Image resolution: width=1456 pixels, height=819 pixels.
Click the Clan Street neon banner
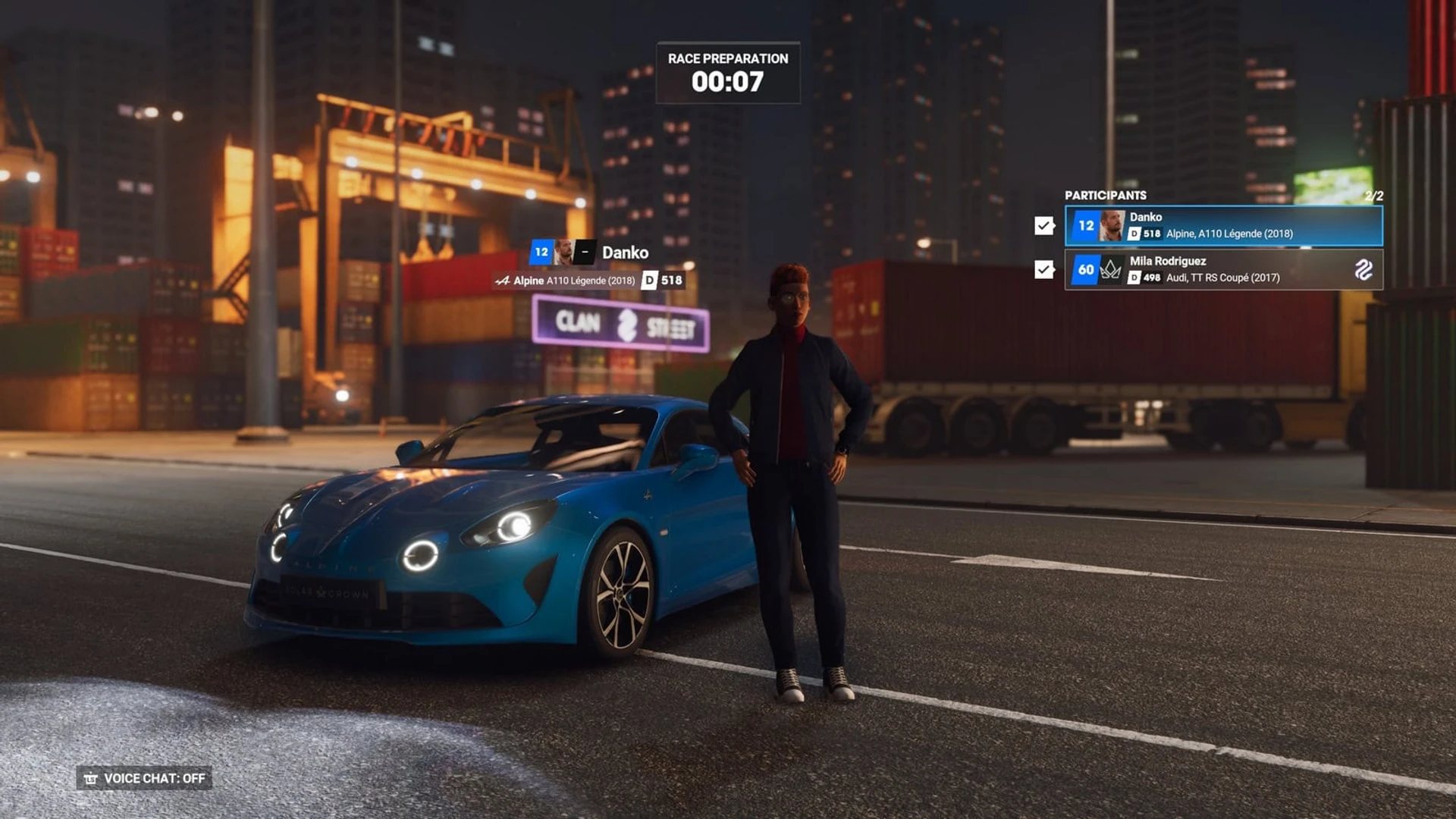coord(622,325)
